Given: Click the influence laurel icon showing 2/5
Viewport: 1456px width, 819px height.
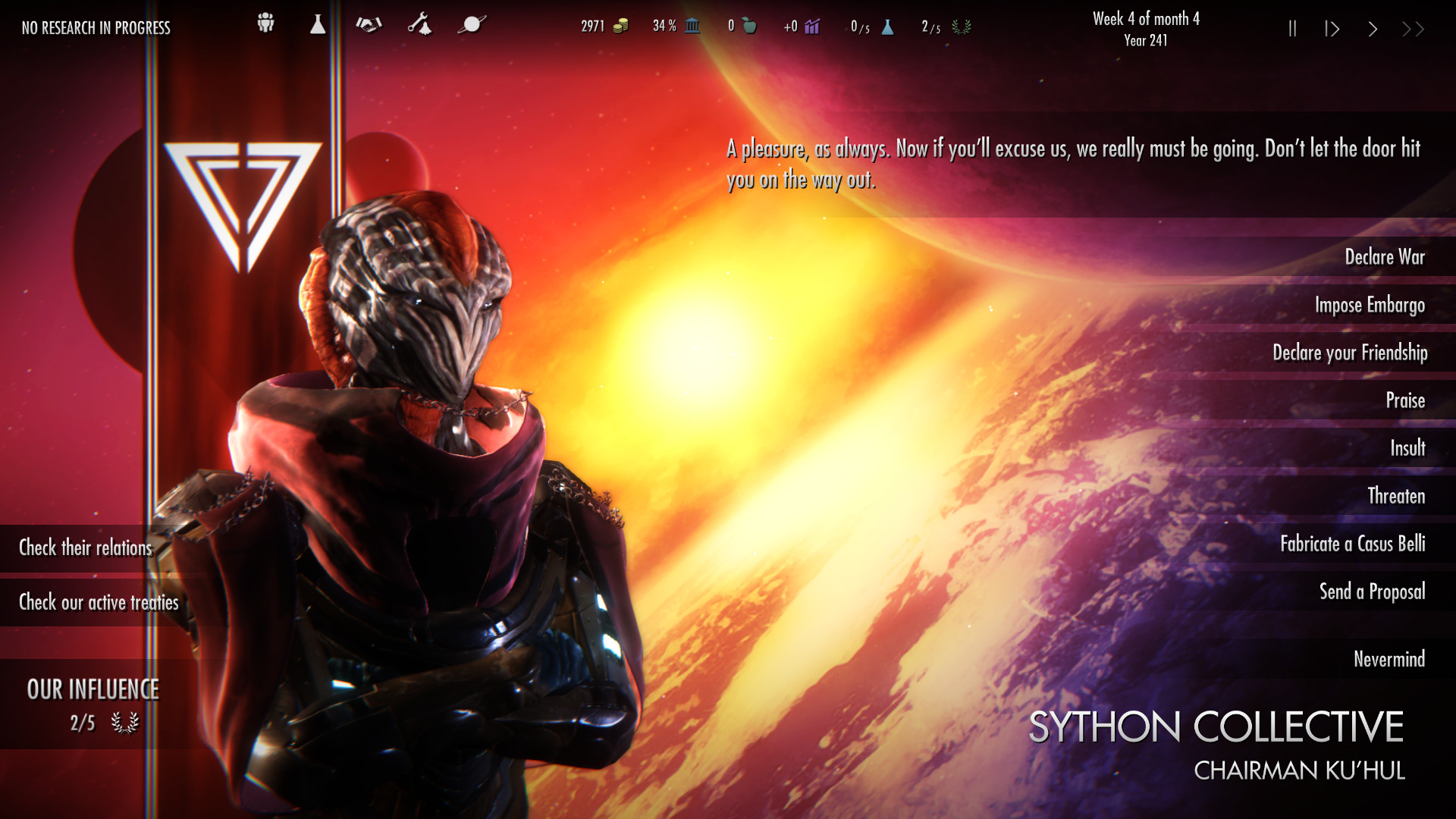Looking at the screenshot, I should pos(962,29).
